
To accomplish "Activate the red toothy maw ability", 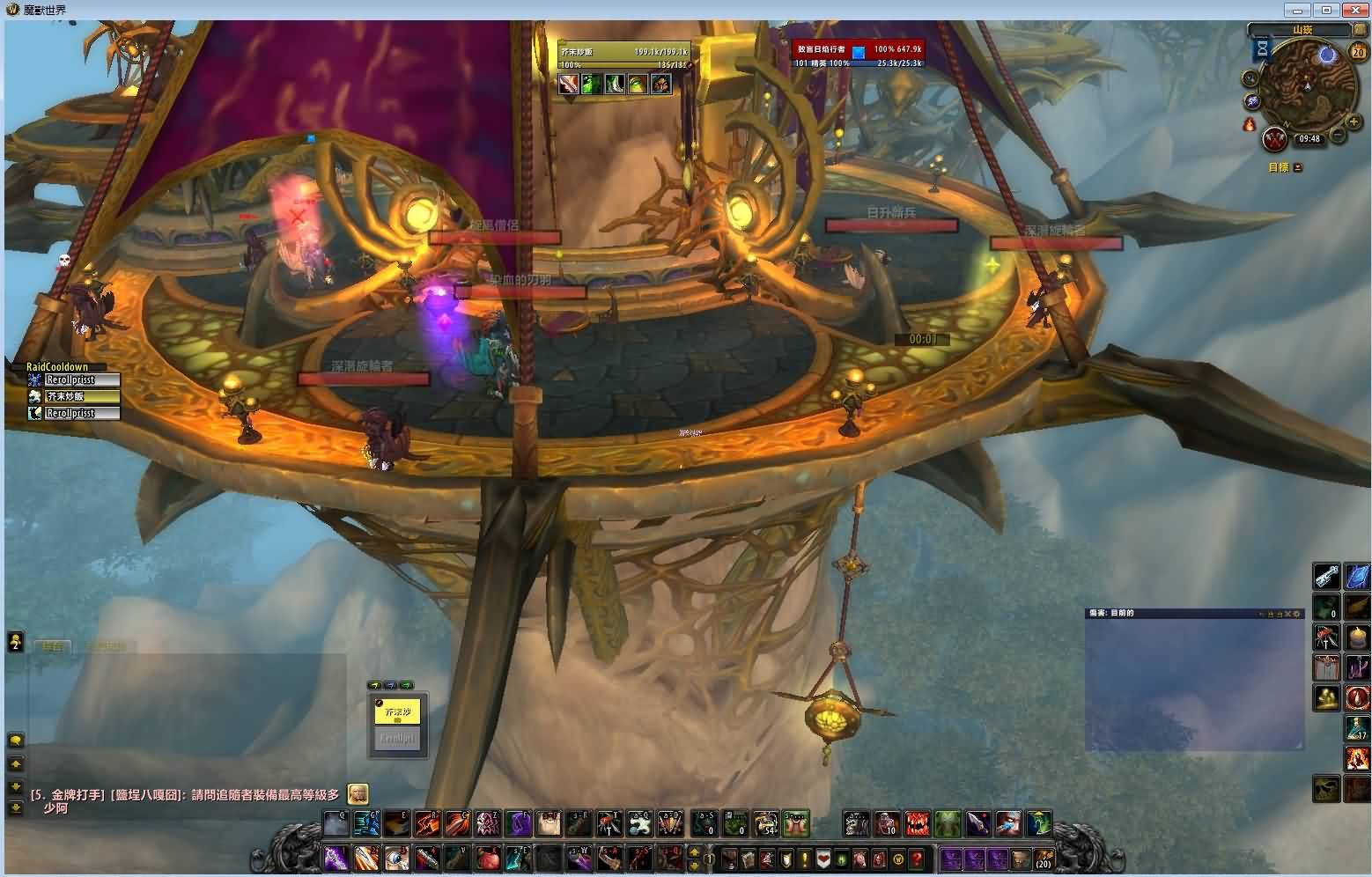I will point(917,824).
